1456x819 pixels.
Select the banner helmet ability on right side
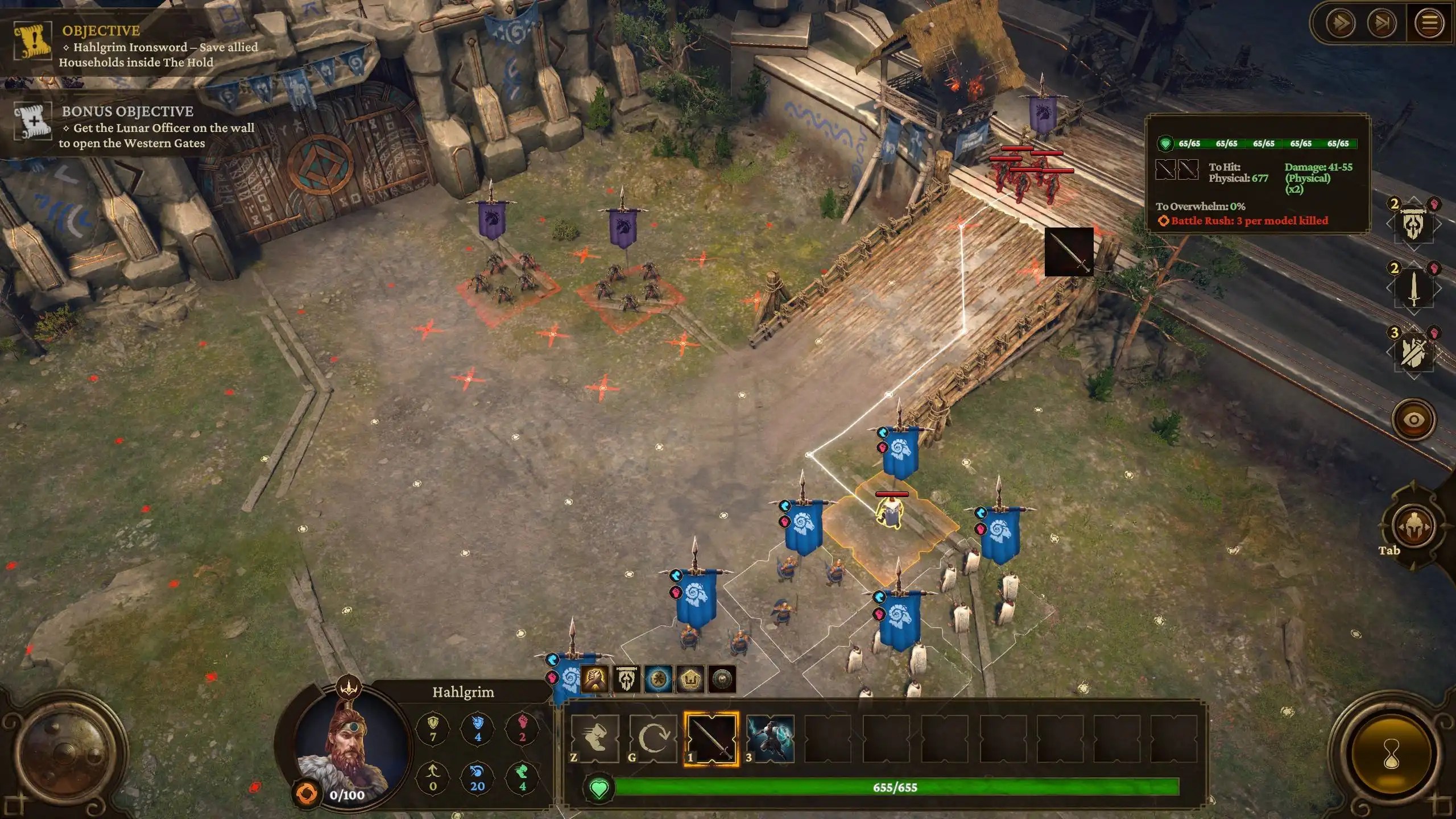pyautogui.click(x=1414, y=226)
